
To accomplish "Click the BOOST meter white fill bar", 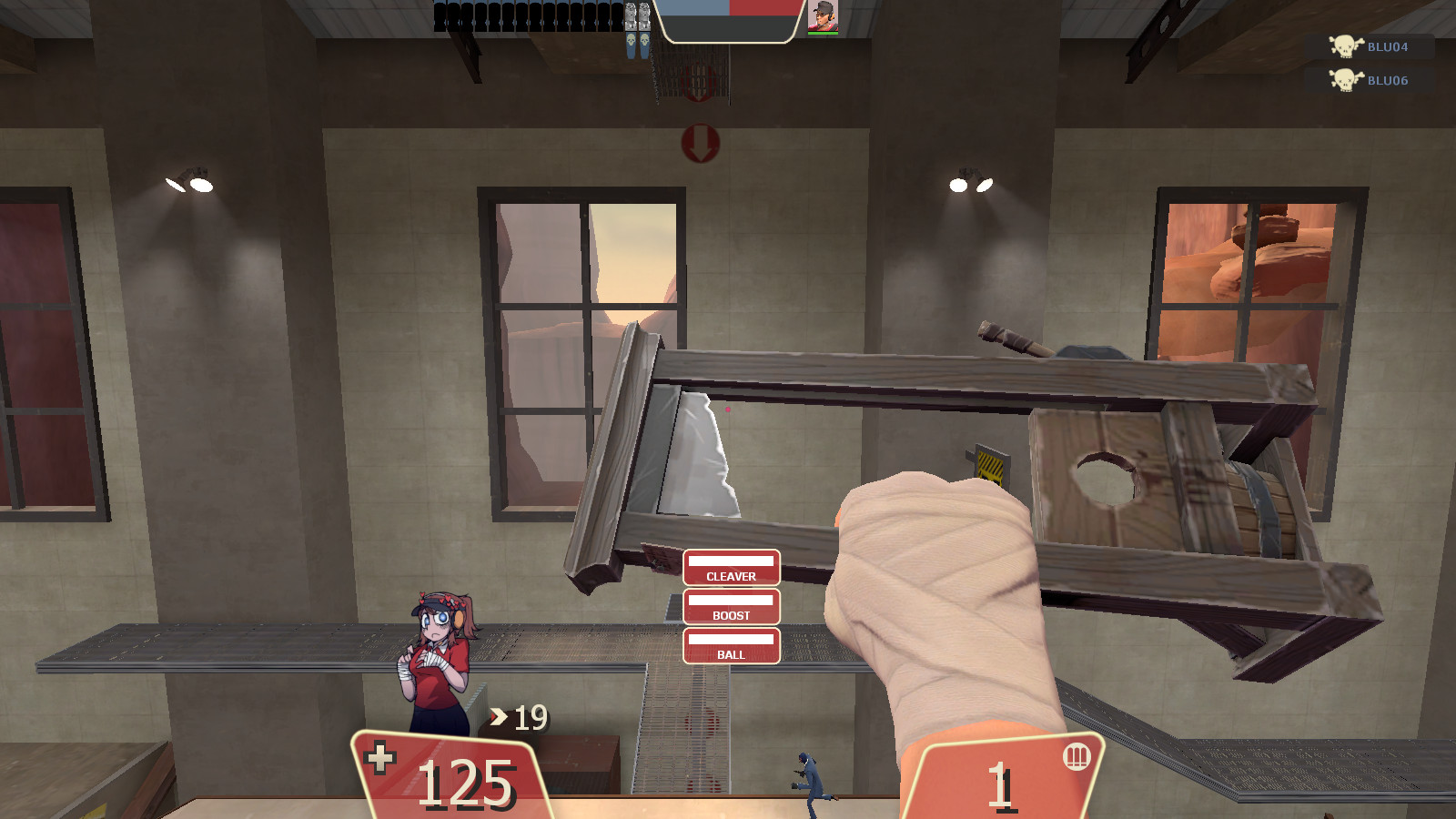I will [733, 600].
